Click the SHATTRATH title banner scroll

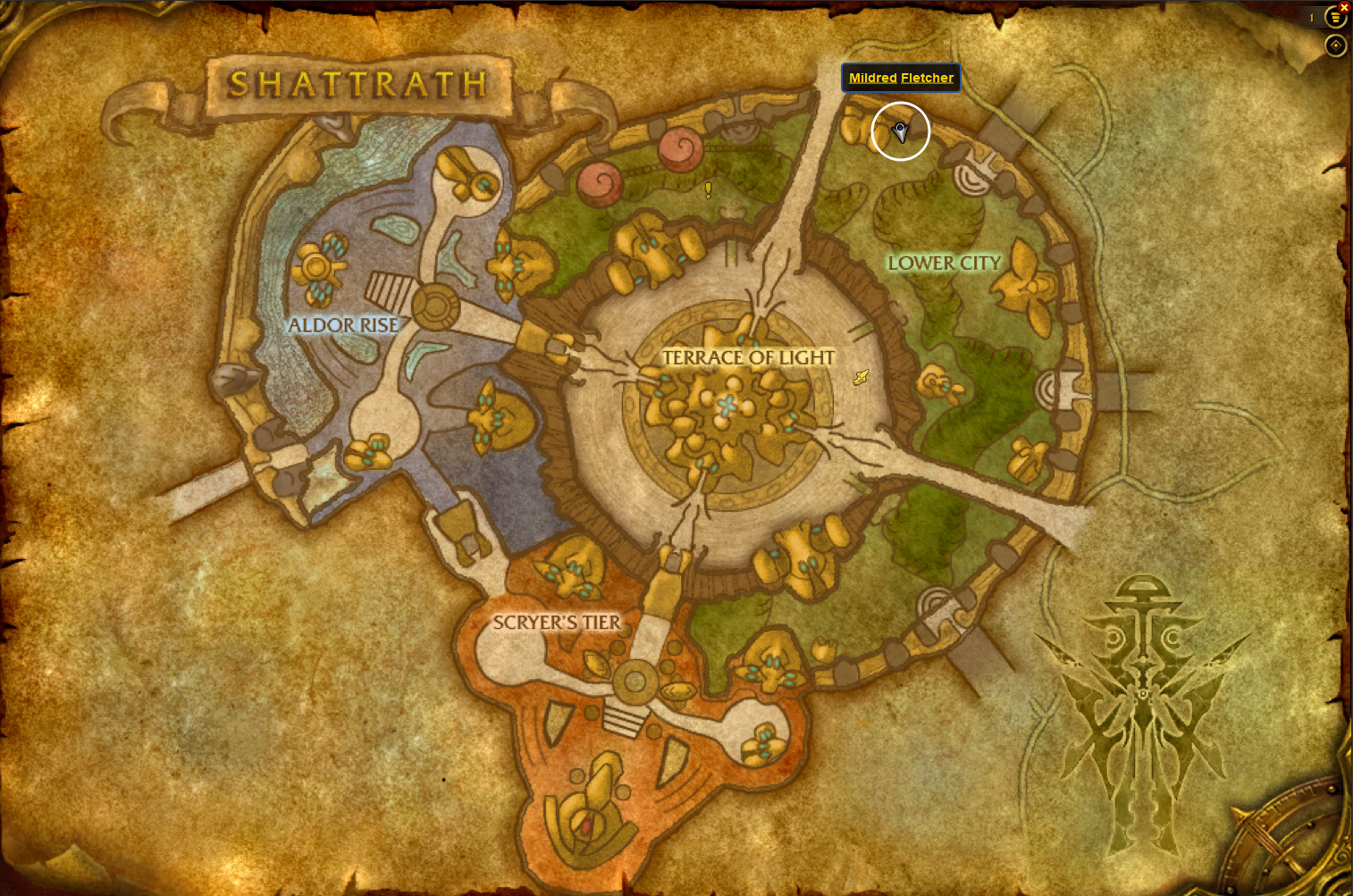[x=357, y=85]
